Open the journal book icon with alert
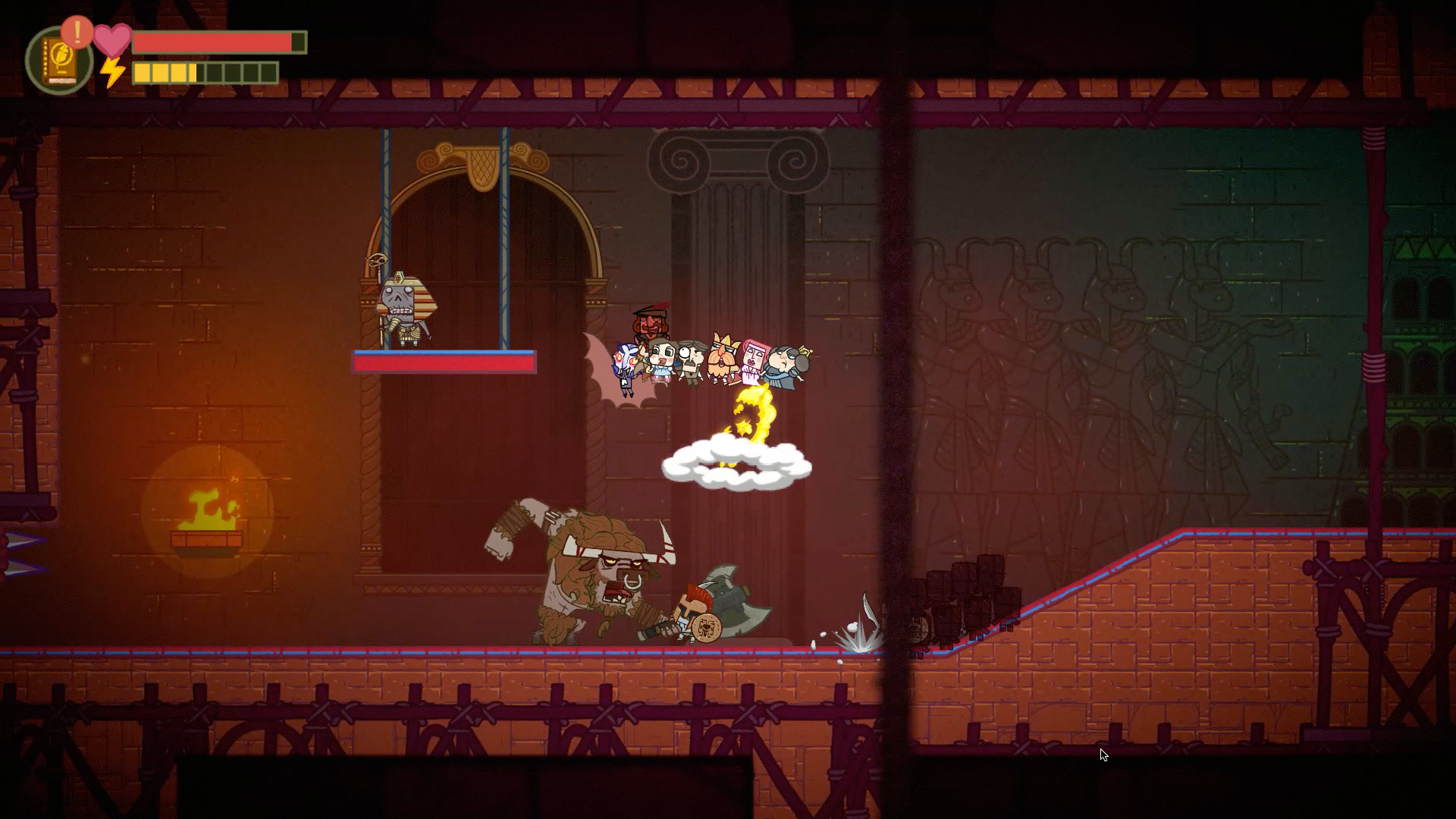This screenshot has width=1456, height=819. [x=58, y=61]
